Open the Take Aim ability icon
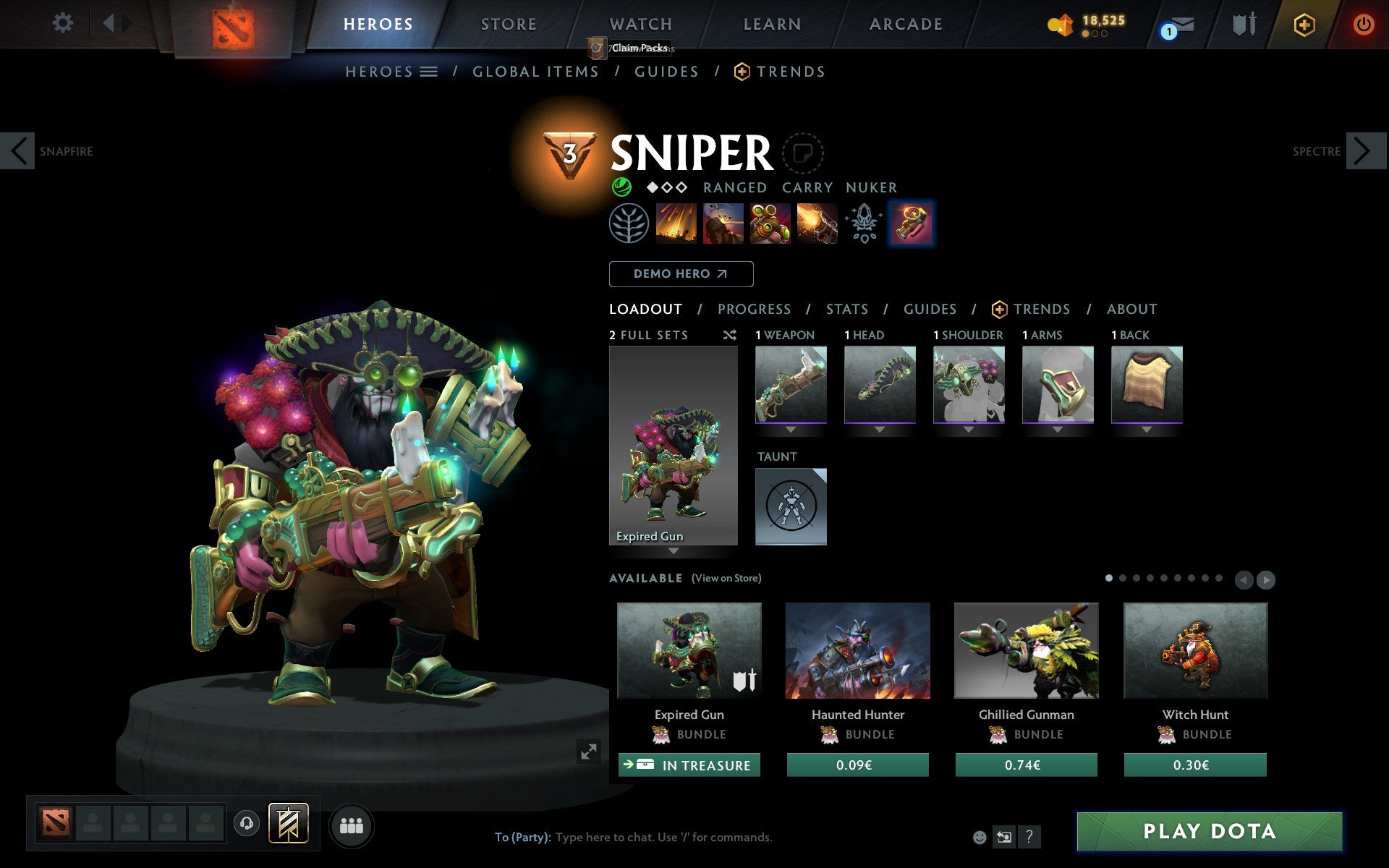This screenshot has height=868, width=1389. click(768, 224)
